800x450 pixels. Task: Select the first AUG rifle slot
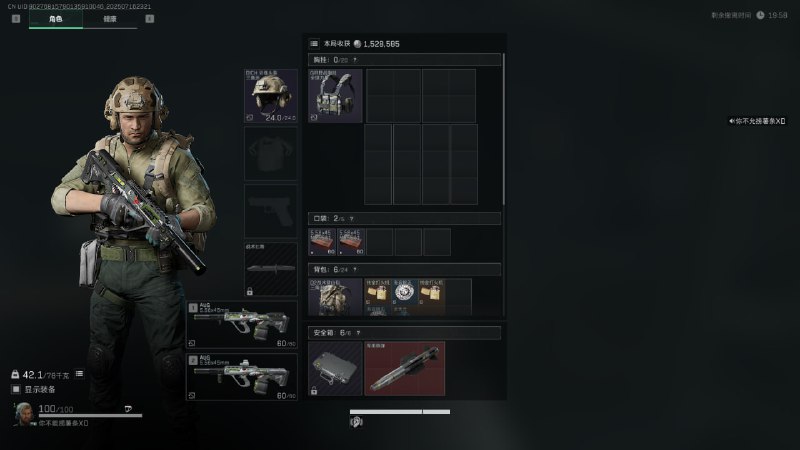(242, 325)
